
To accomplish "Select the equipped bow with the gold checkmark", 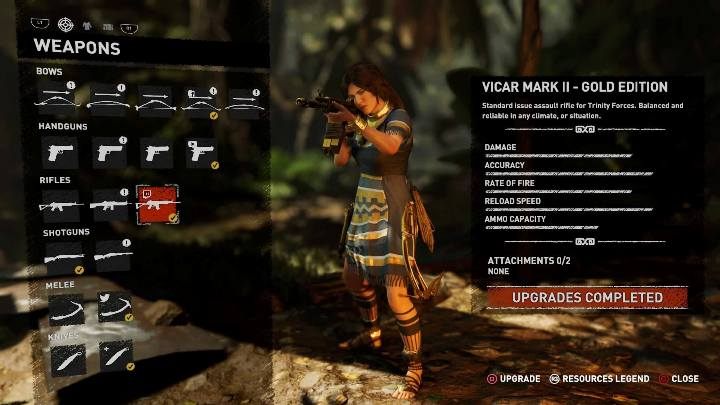I will point(201,100).
